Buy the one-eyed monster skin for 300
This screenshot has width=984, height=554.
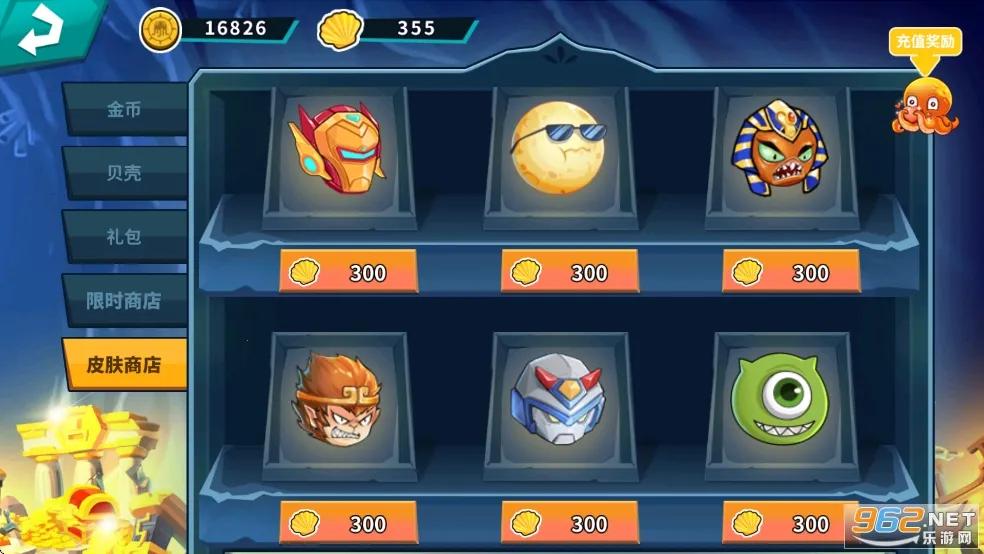[x=791, y=522]
